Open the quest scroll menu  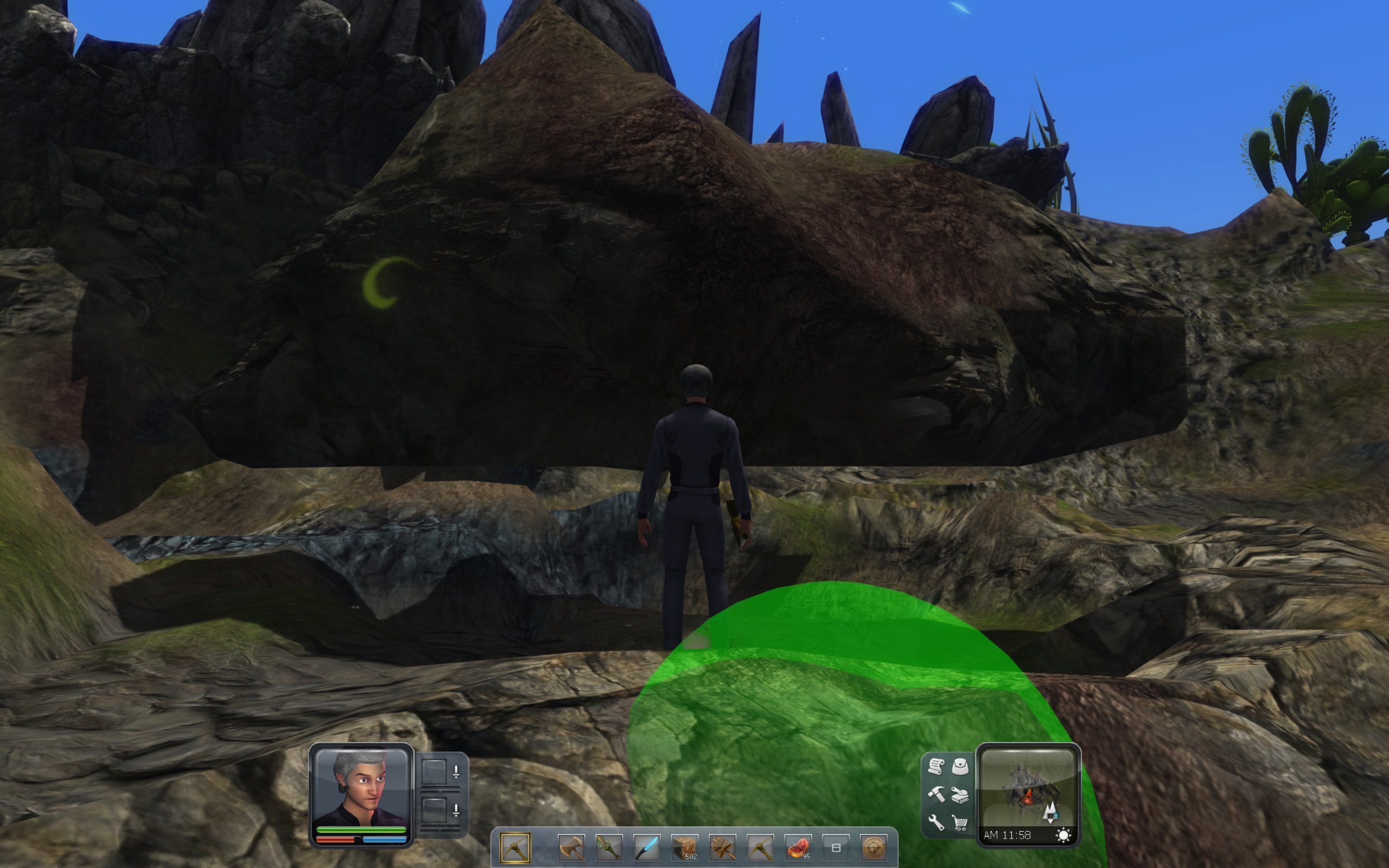936,767
